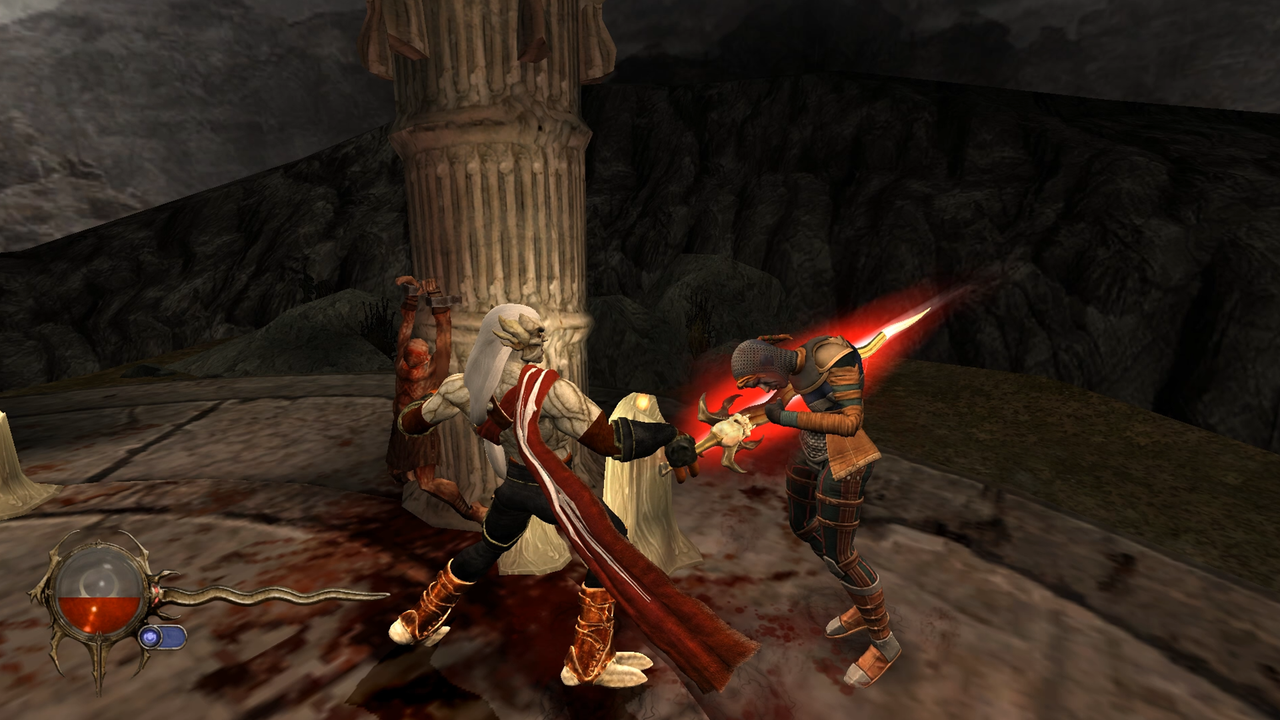Screen dimensions: 1280x720
Task: Click the tail tip of the serpent meter
Action: (385, 592)
